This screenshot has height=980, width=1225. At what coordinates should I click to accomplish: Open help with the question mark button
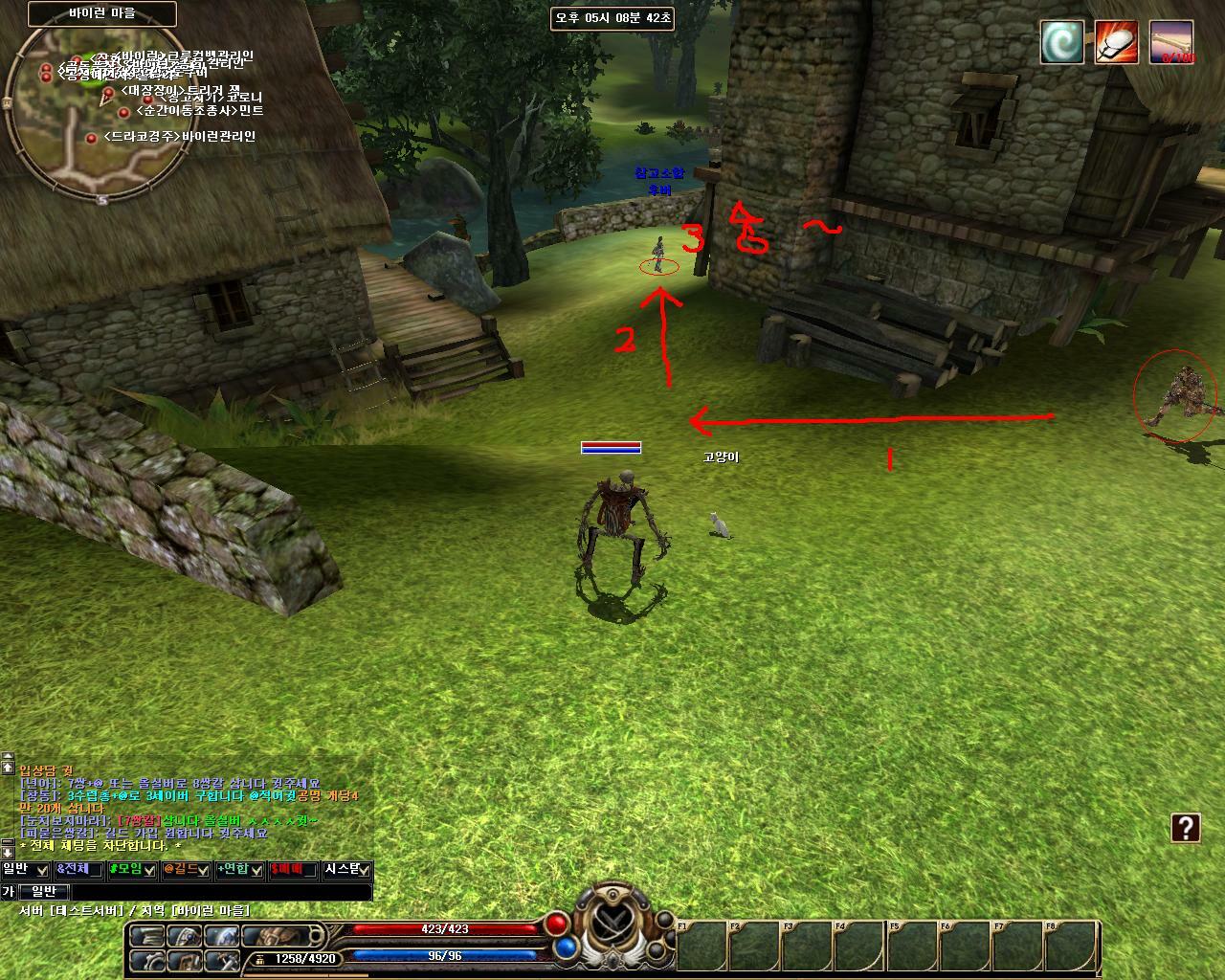pyautogui.click(x=1186, y=828)
